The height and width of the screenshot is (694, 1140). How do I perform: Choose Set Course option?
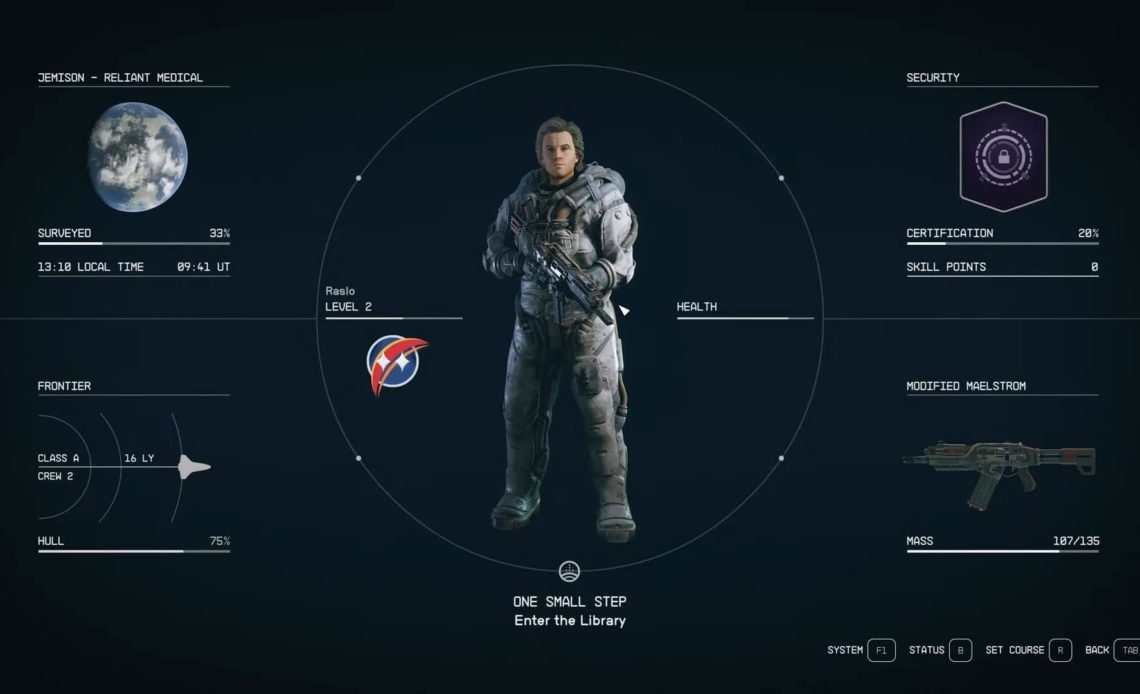[1059, 650]
